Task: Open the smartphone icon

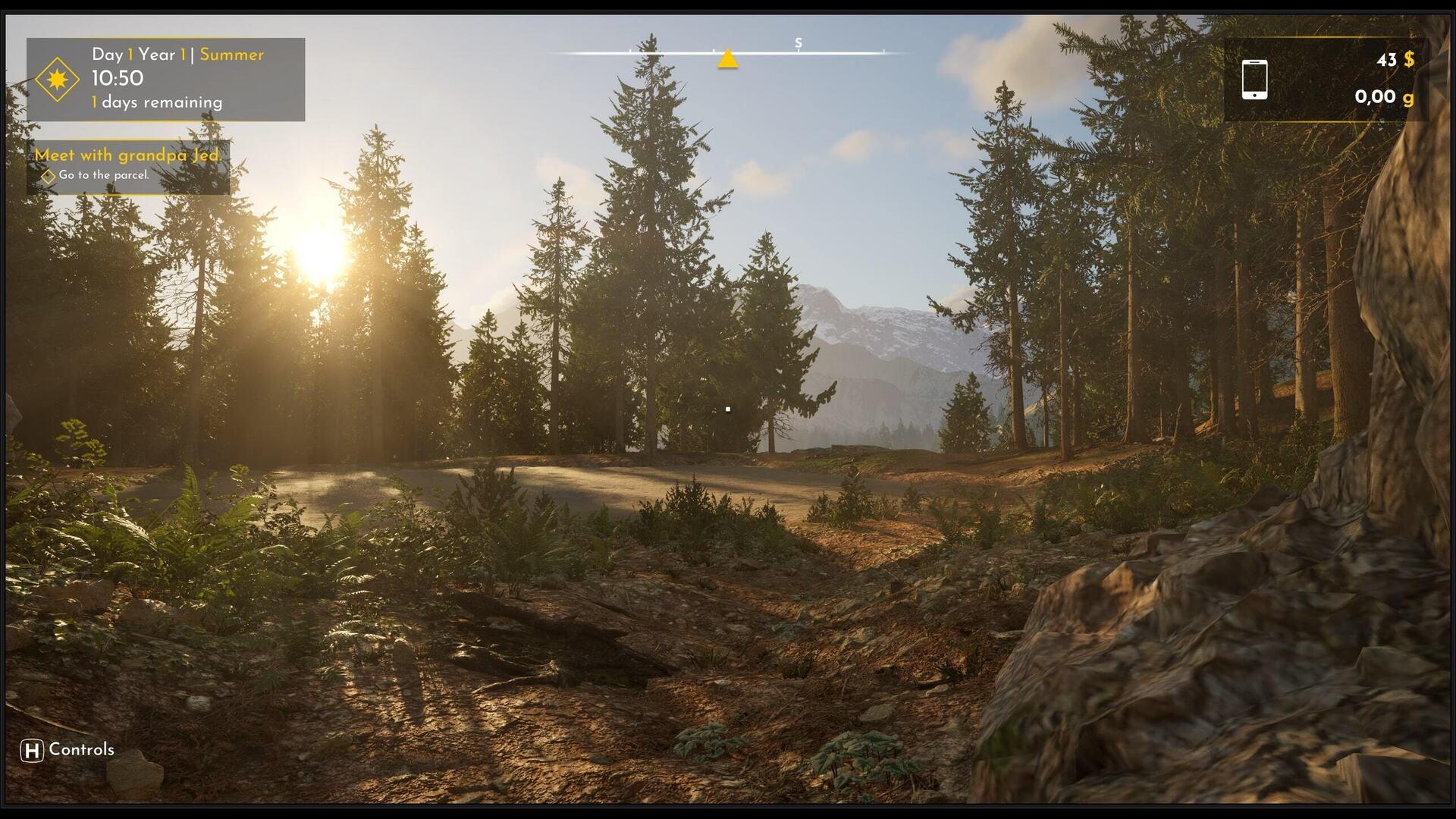Action: (1254, 80)
